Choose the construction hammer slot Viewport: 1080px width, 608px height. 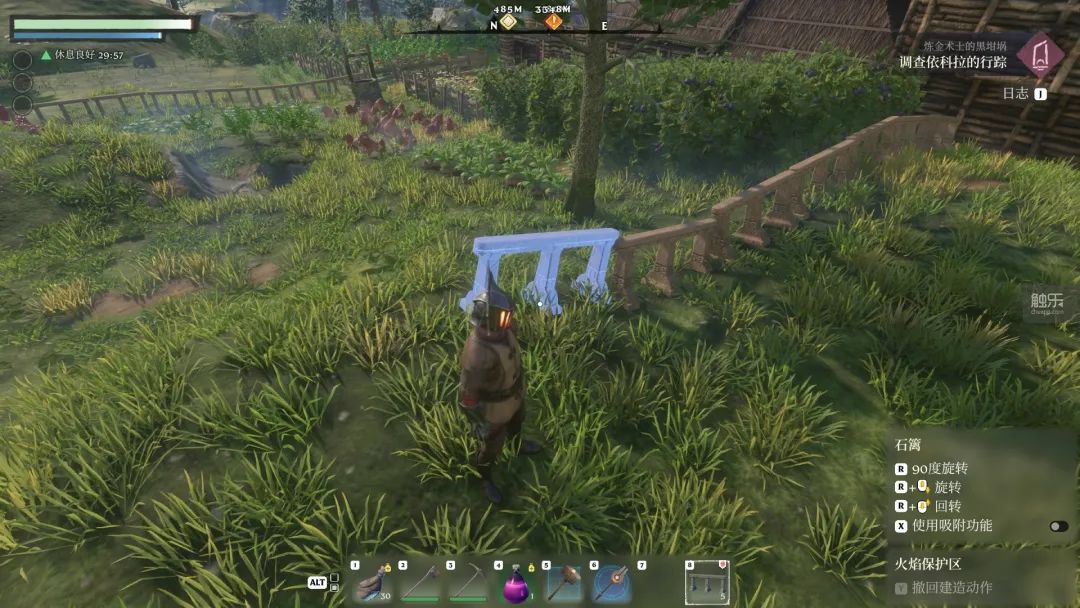tap(563, 582)
